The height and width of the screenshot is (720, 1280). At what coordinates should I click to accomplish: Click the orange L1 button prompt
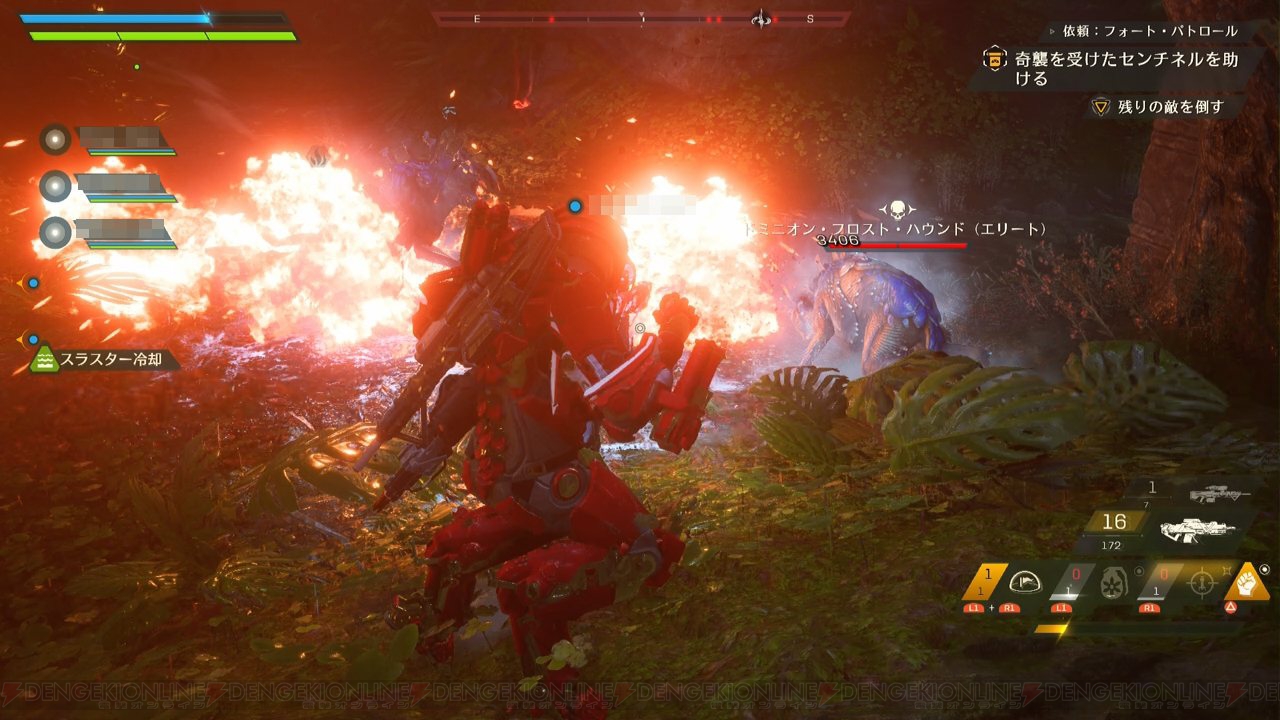[1063, 608]
